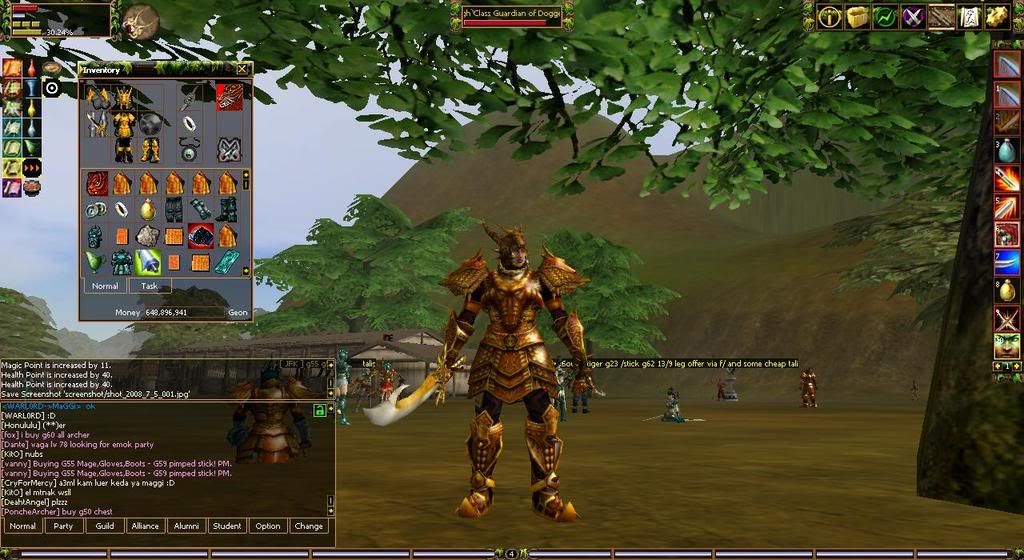The image size is (1024, 560).
Task: Use the blue potion hotbar slot
Action: coord(1006,151)
